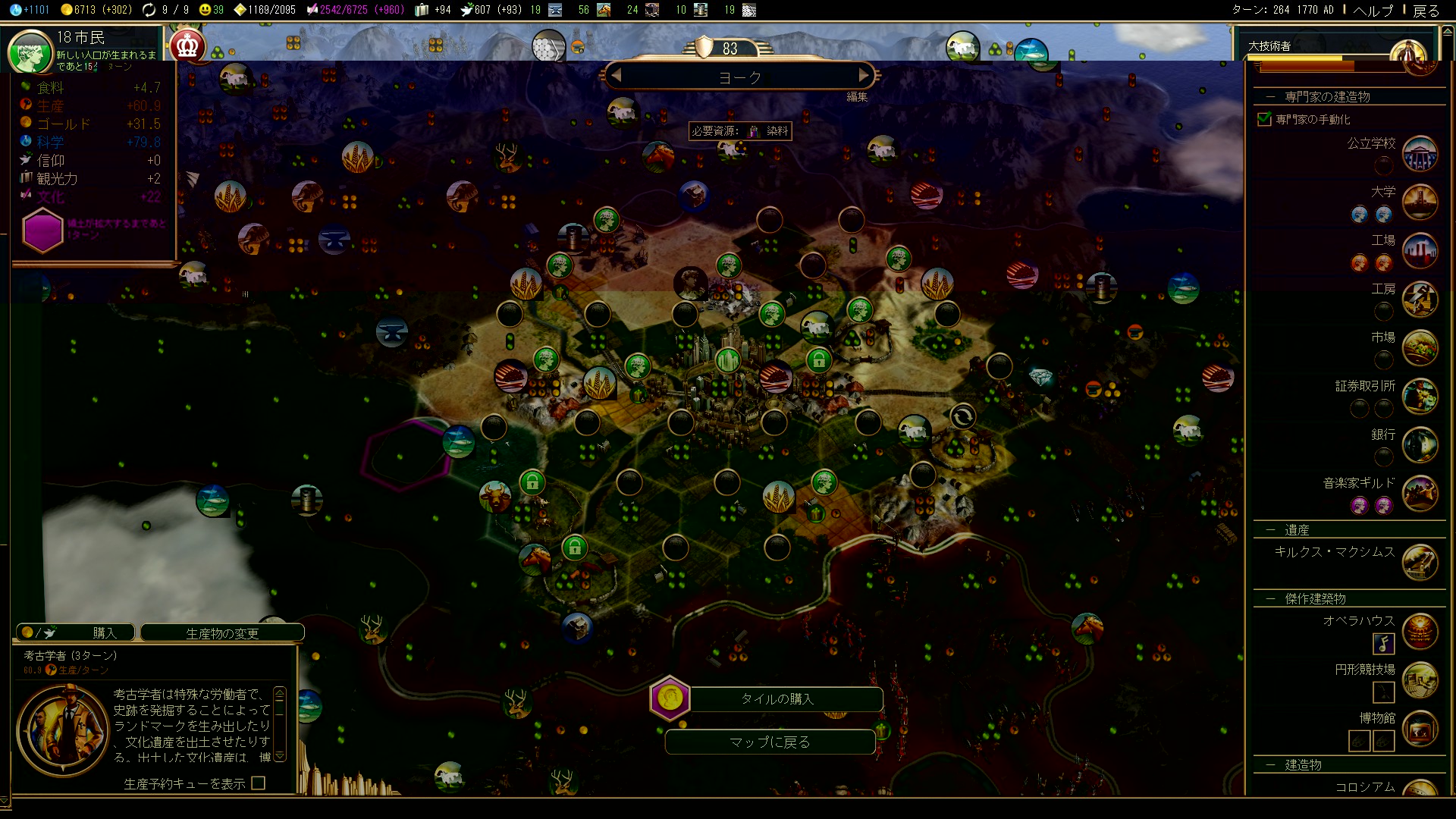Screen dimensions: 1456x819
Task: Select the Circus Maximus wonder icon
Action: pos(1420,562)
